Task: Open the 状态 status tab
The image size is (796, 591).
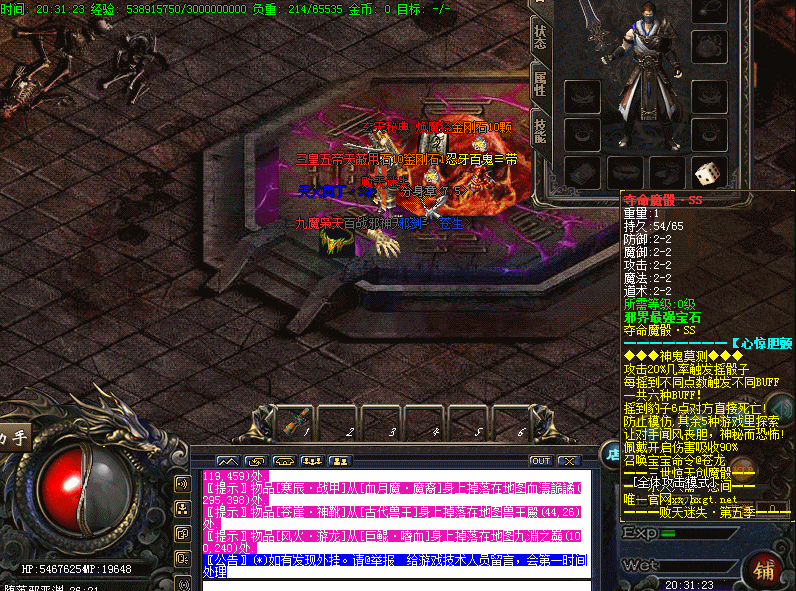Action: tap(539, 38)
